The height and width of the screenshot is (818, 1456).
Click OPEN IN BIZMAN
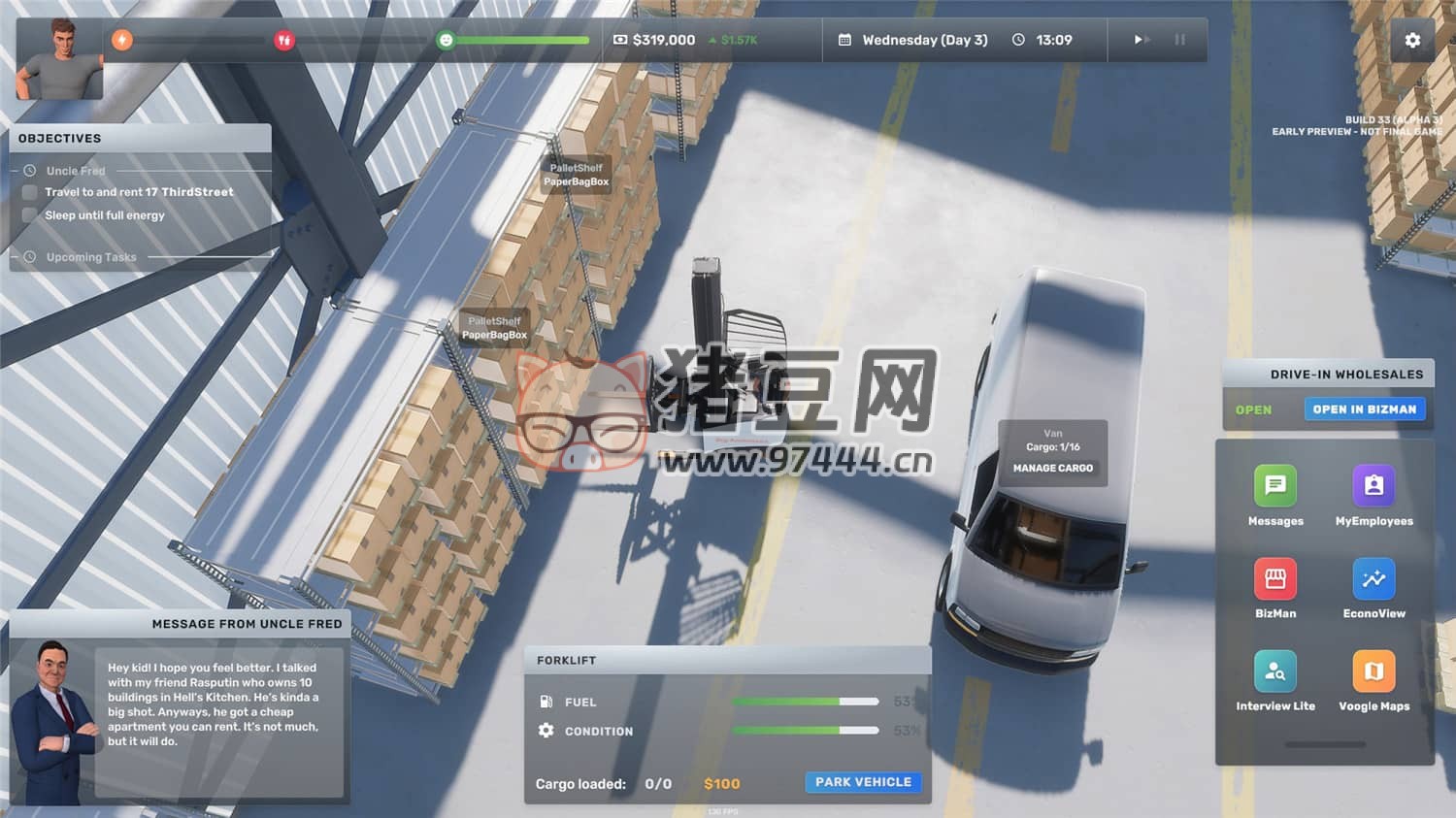[x=1365, y=409]
